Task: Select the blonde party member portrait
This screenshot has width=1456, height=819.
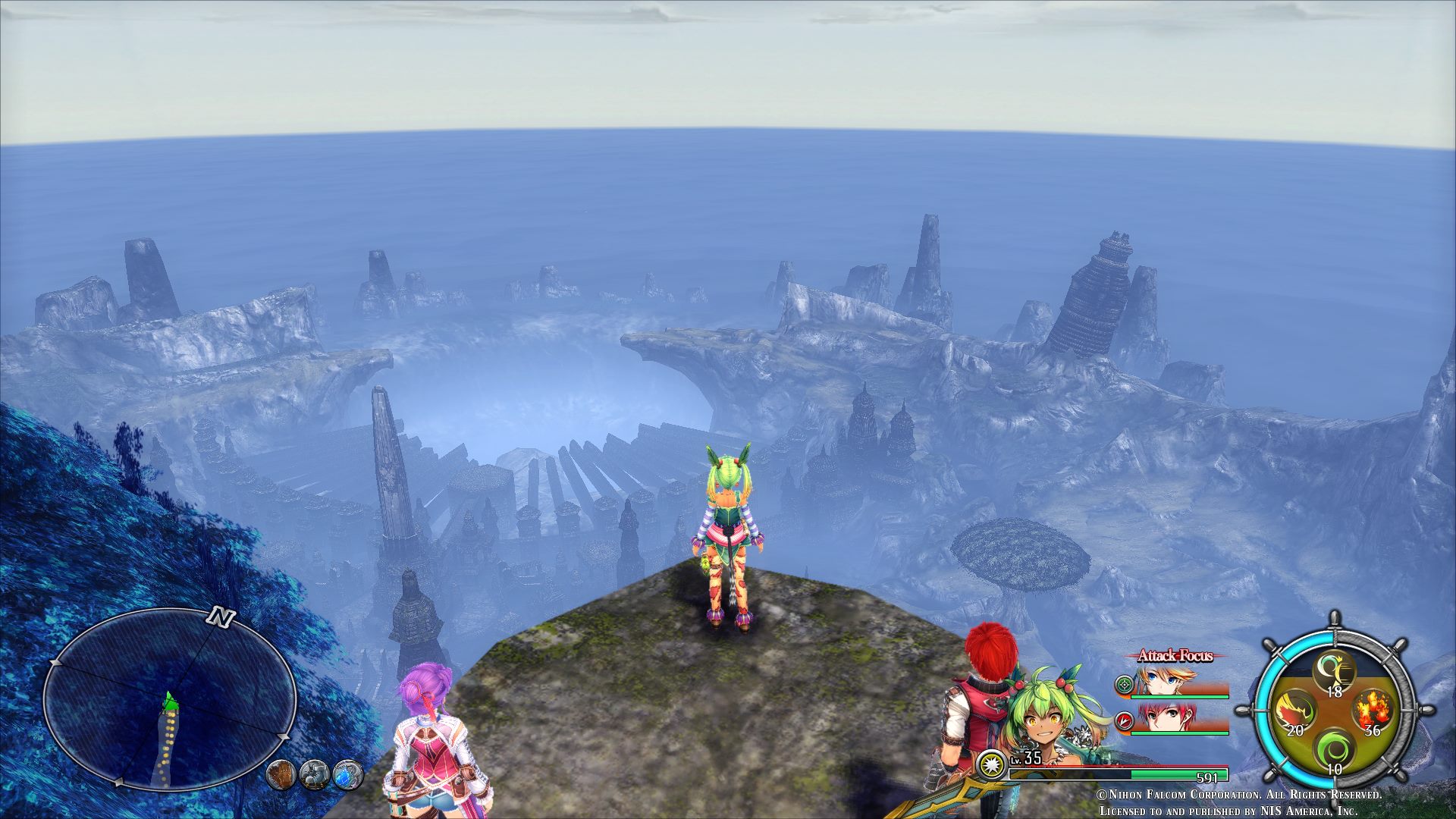Action: (x=1168, y=681)
